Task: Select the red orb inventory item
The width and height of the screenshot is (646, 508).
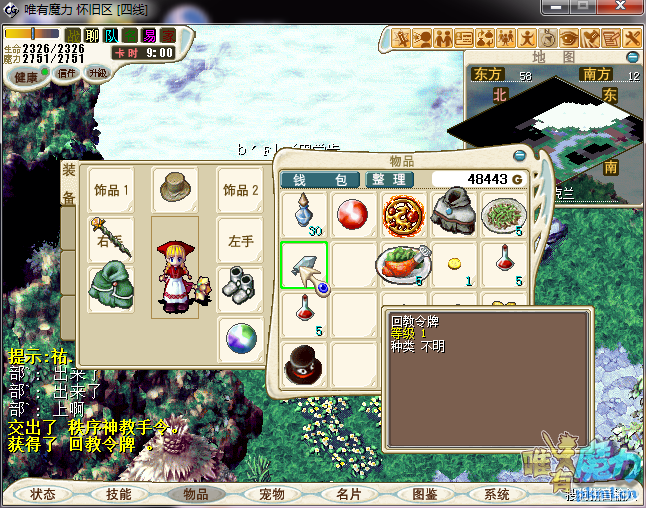Action: pyautogui.click(x=352, y=214)
